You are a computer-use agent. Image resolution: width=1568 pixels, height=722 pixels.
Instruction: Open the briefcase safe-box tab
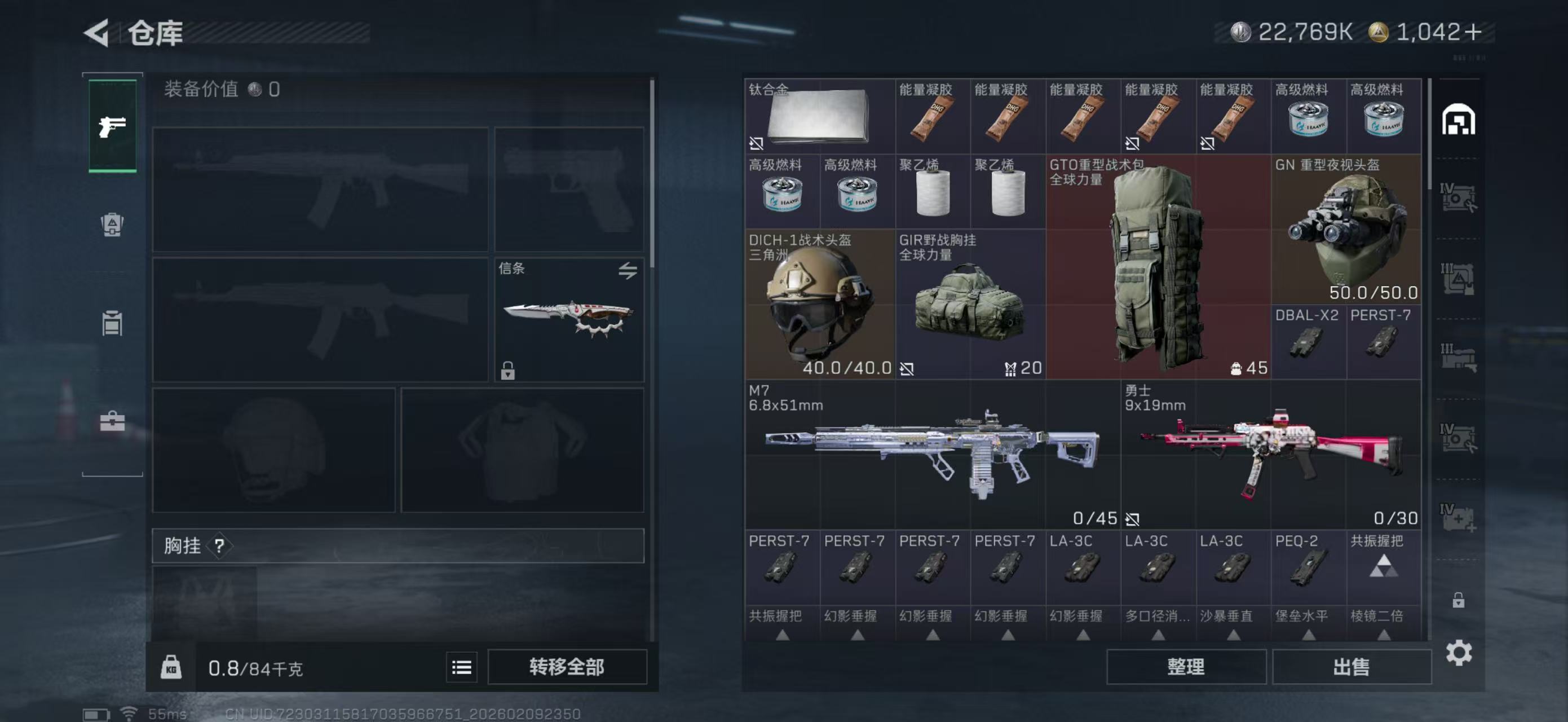(112, 421)
